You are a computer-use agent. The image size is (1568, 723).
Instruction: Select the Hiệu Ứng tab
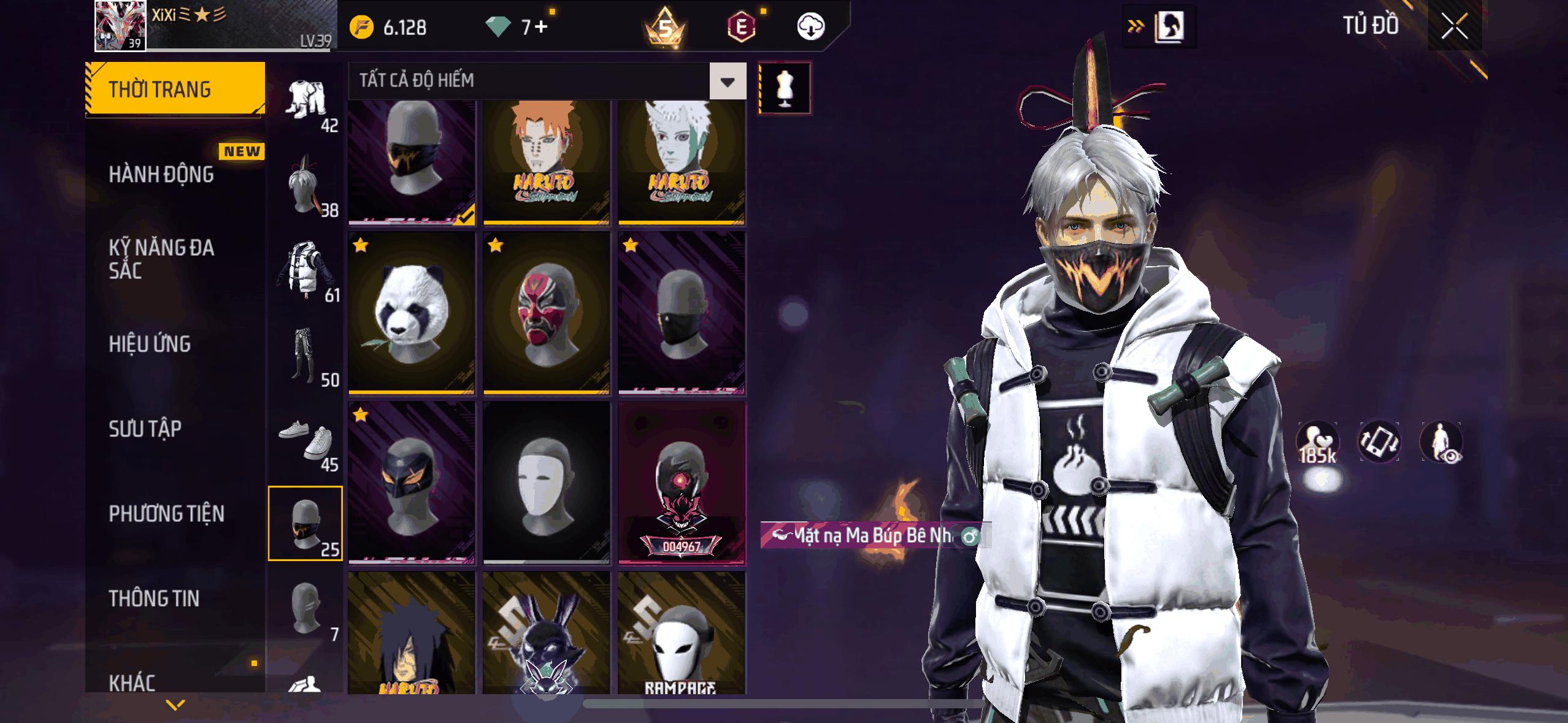click(150, 344)
